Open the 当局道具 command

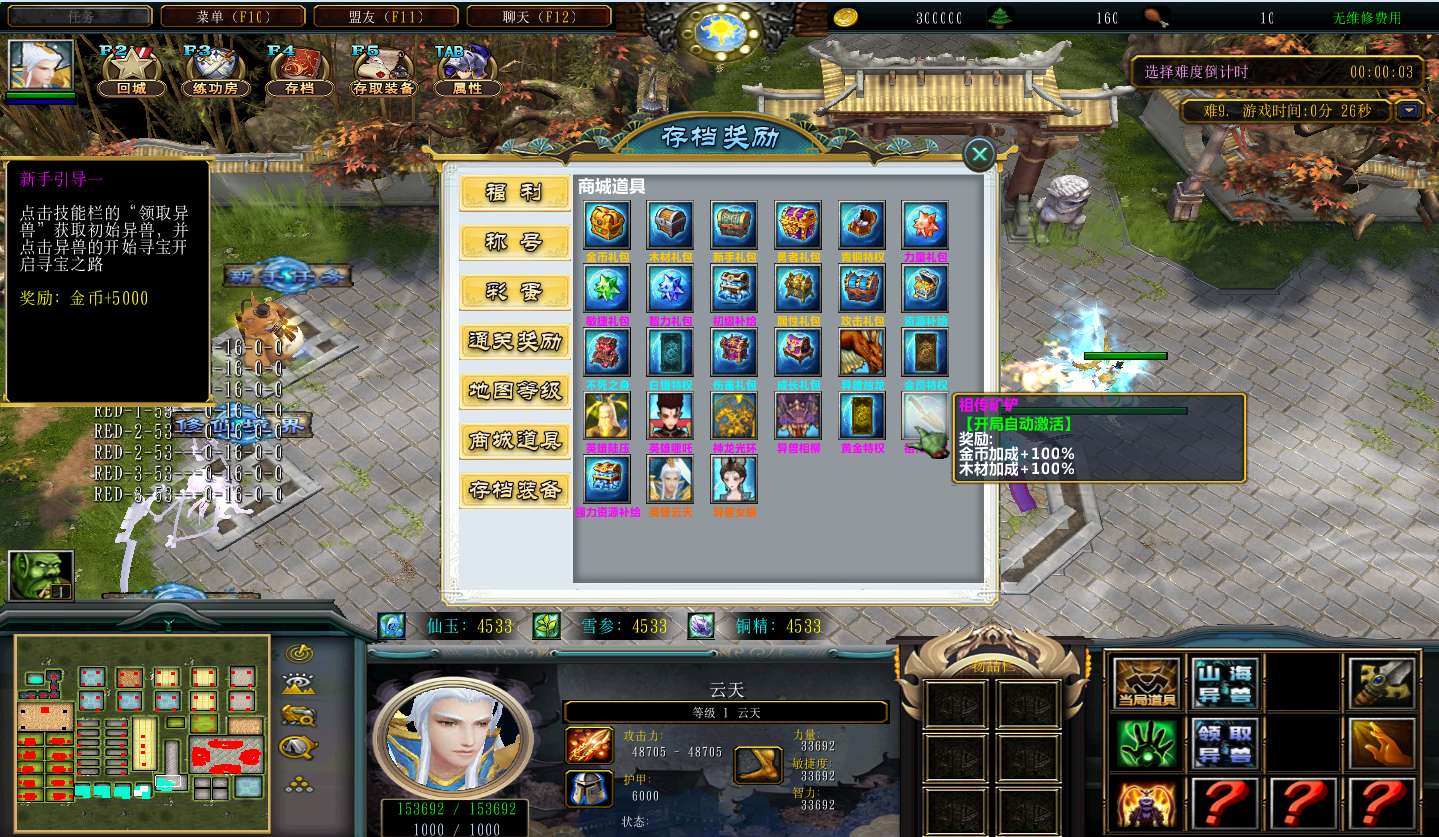tap(1146, 684)
